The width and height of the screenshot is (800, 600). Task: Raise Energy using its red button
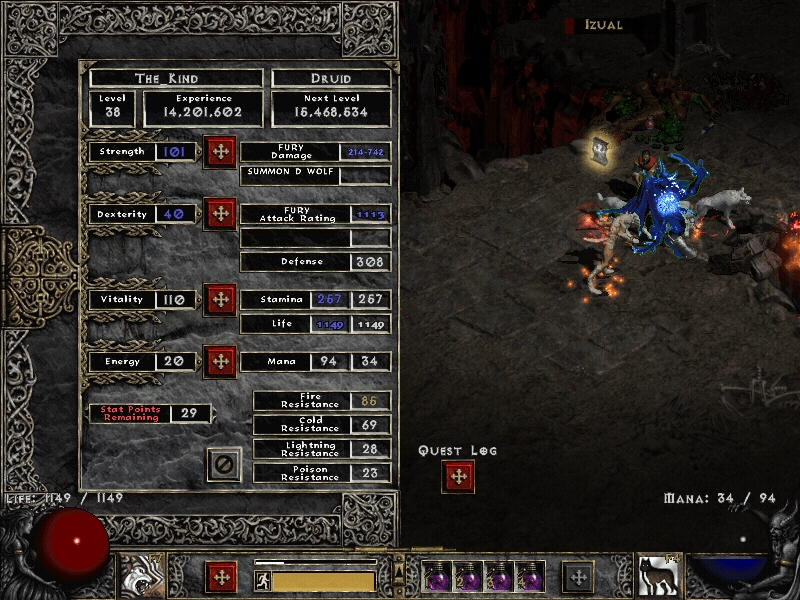coord(220,362)
